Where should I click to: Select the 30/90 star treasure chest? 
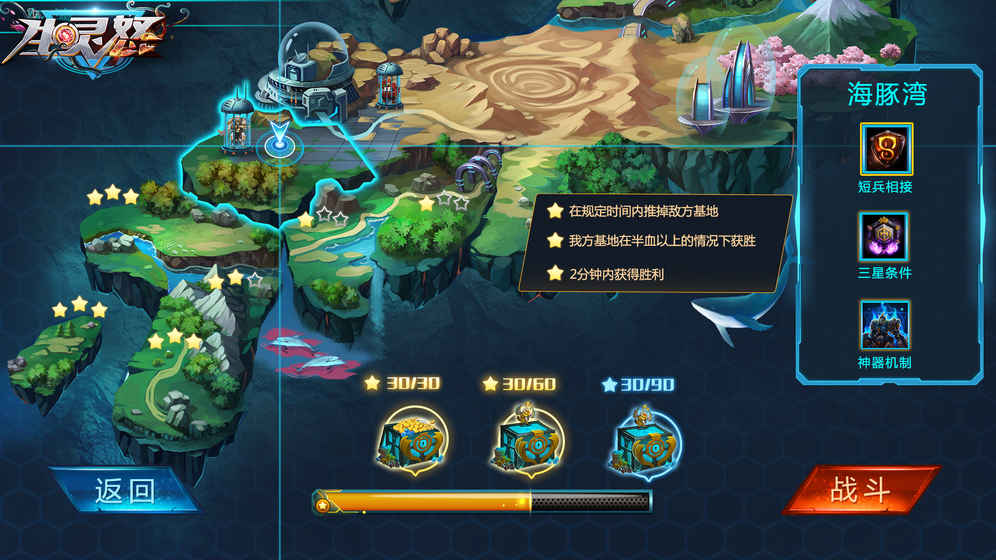tap(643, 441)
